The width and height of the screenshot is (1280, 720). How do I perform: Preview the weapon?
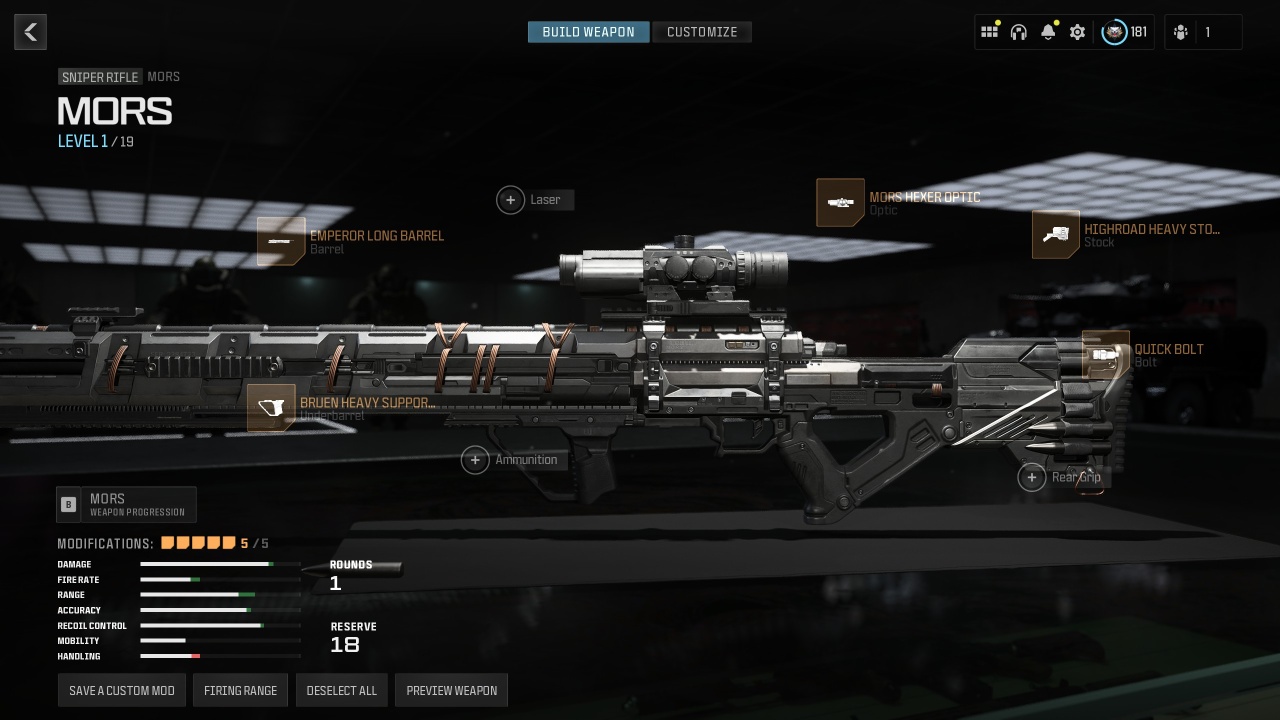(452, 691)
